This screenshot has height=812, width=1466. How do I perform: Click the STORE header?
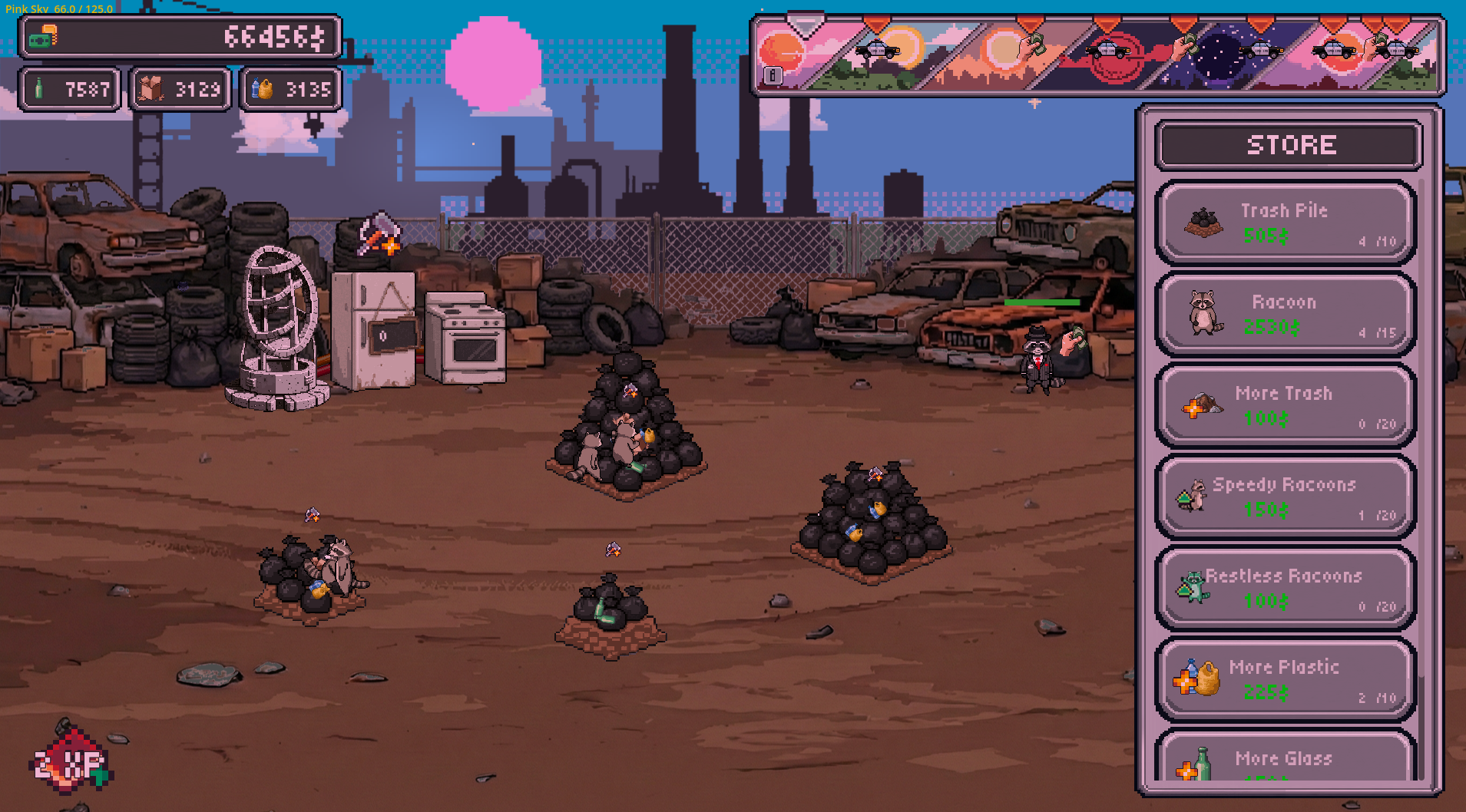coord(1290,145)
